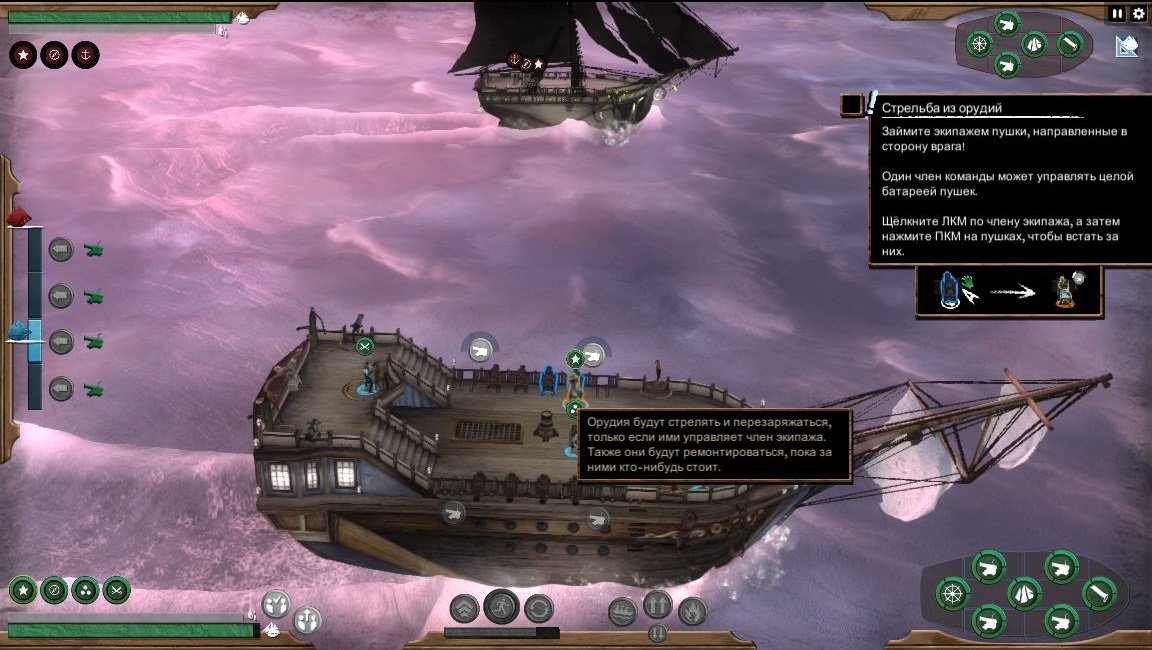
Task: Pause the game with the pause button
Action: click(x=1117, y=13)
